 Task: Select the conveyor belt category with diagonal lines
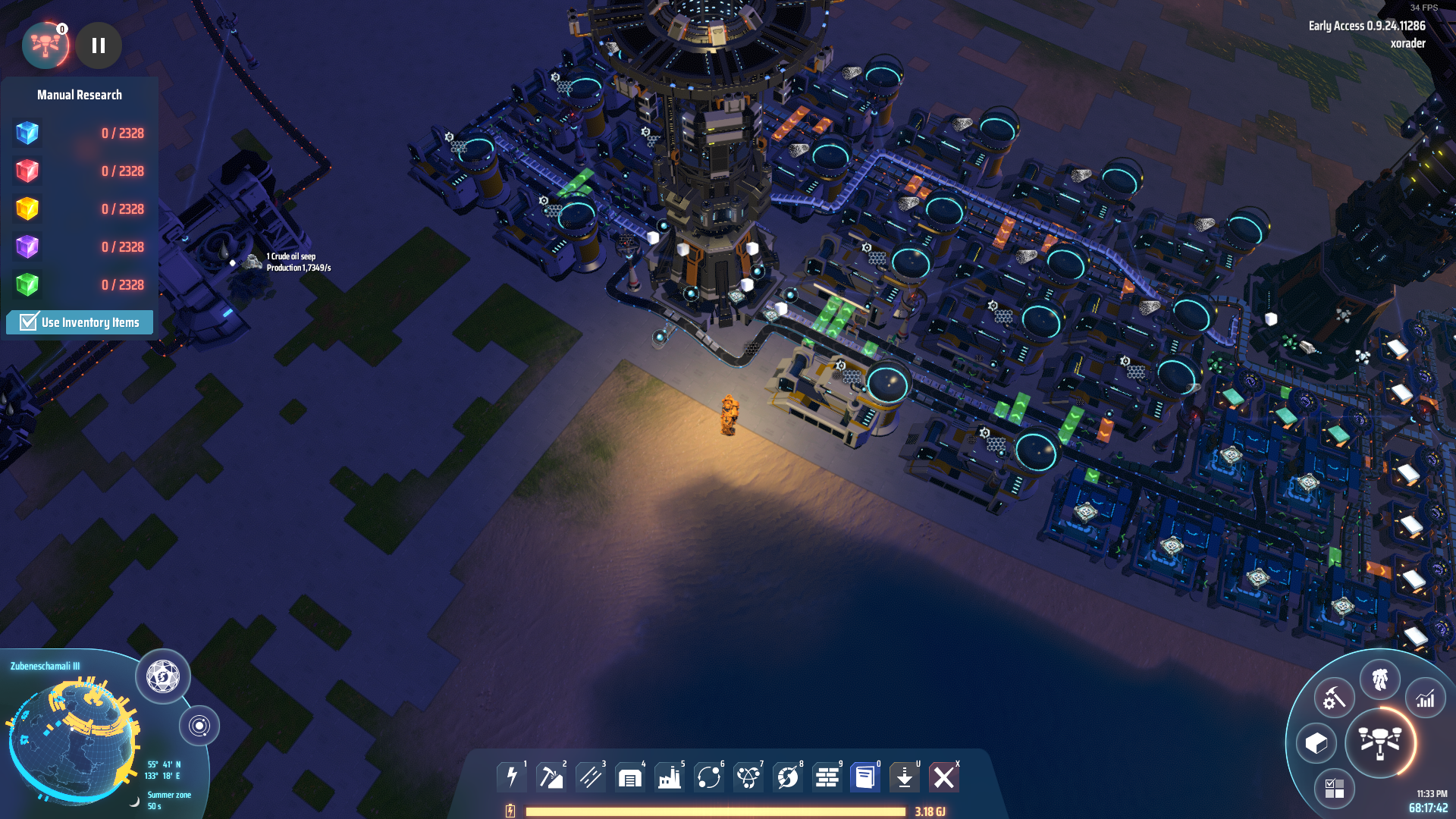(591, 777)
